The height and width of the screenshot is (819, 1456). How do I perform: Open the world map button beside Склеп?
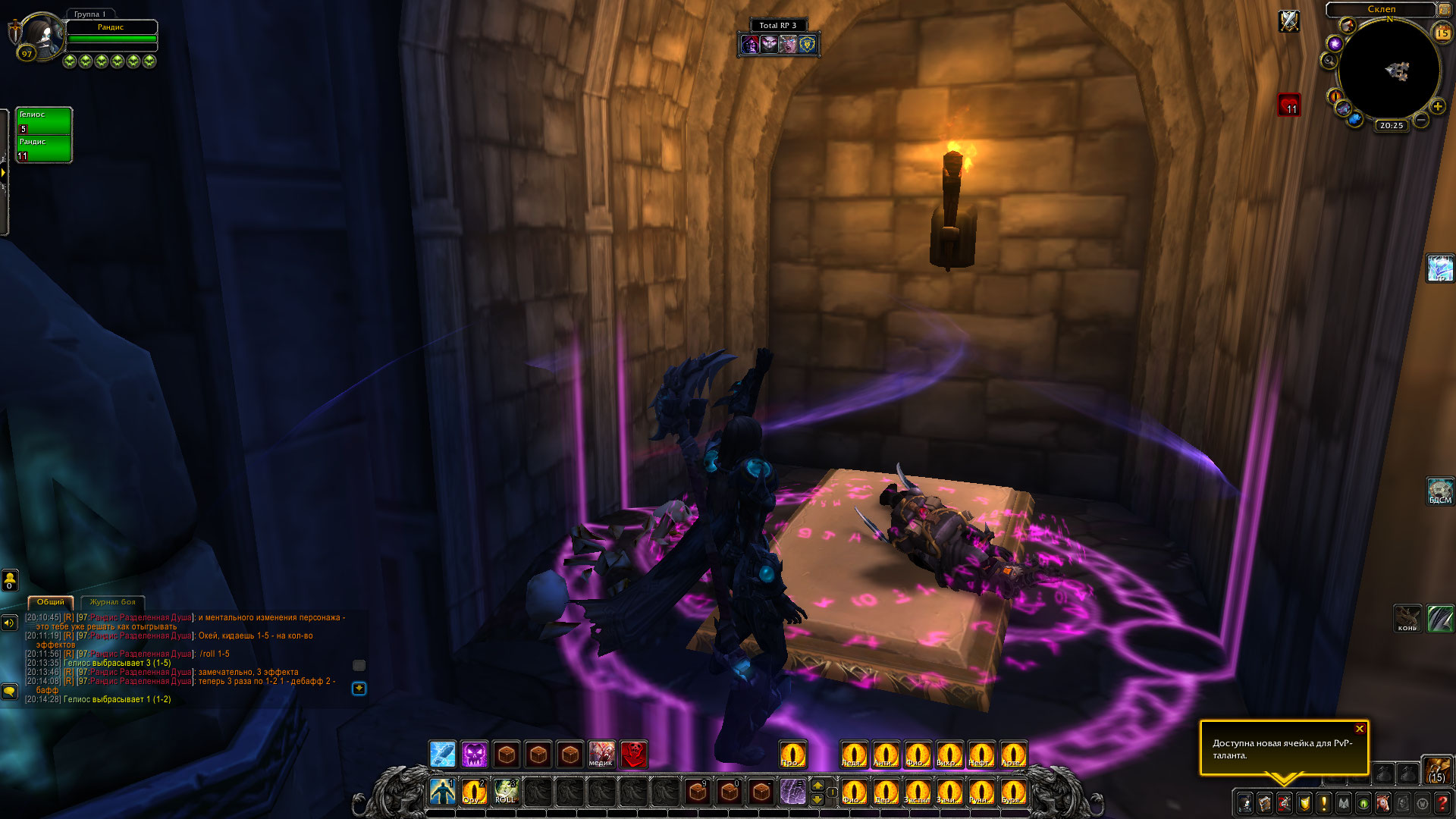(1444, 9)
